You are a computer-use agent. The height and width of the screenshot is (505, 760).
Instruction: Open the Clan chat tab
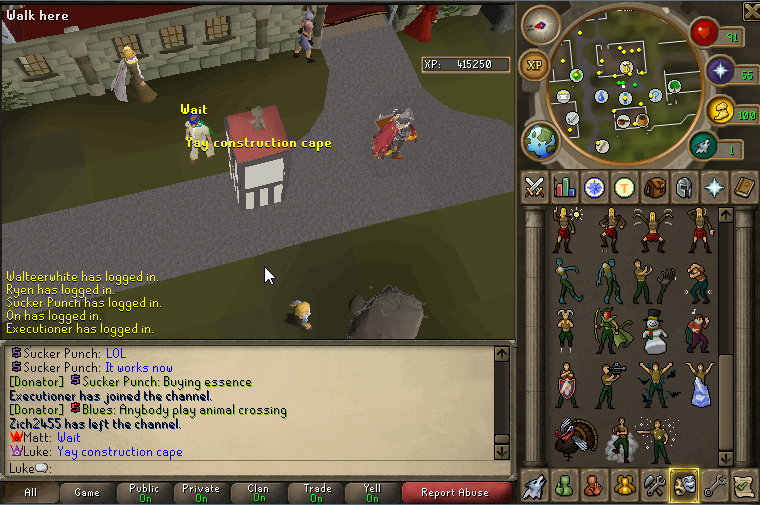pyautogui.click(x=258, y=492)
